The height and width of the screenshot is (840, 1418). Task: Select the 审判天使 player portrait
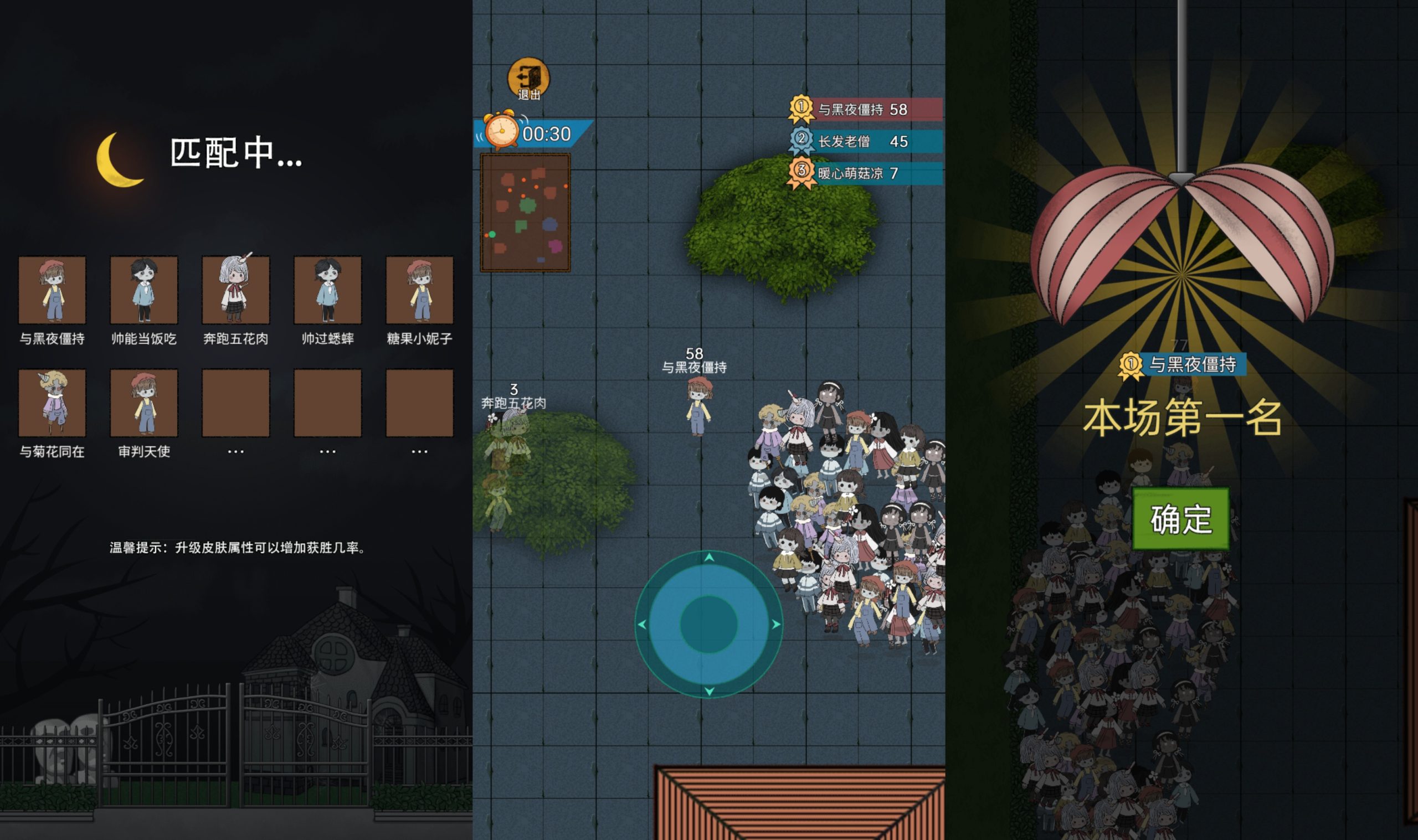144,403
